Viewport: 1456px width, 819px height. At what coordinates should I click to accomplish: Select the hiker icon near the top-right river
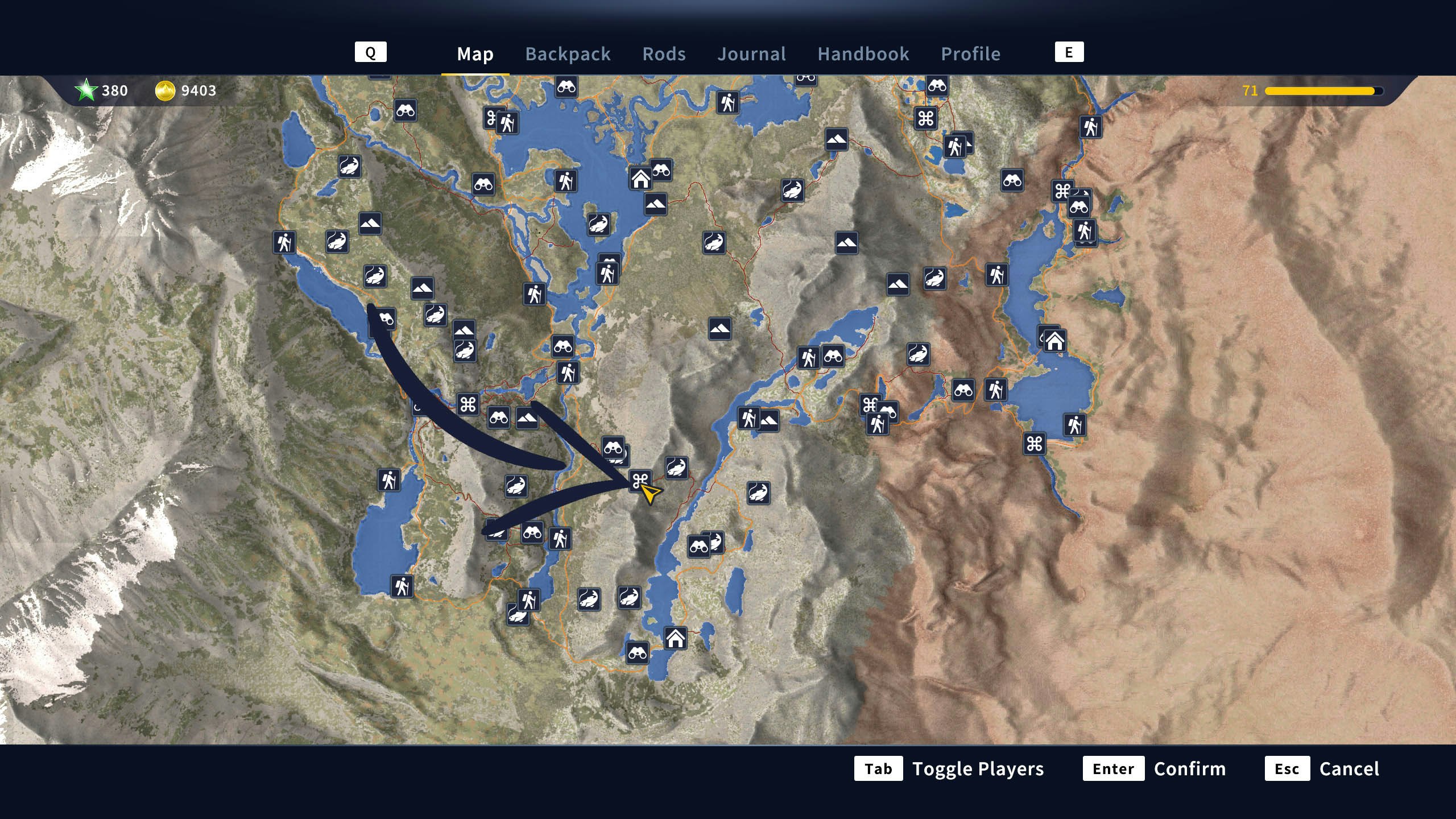(x=1091, y=125)
